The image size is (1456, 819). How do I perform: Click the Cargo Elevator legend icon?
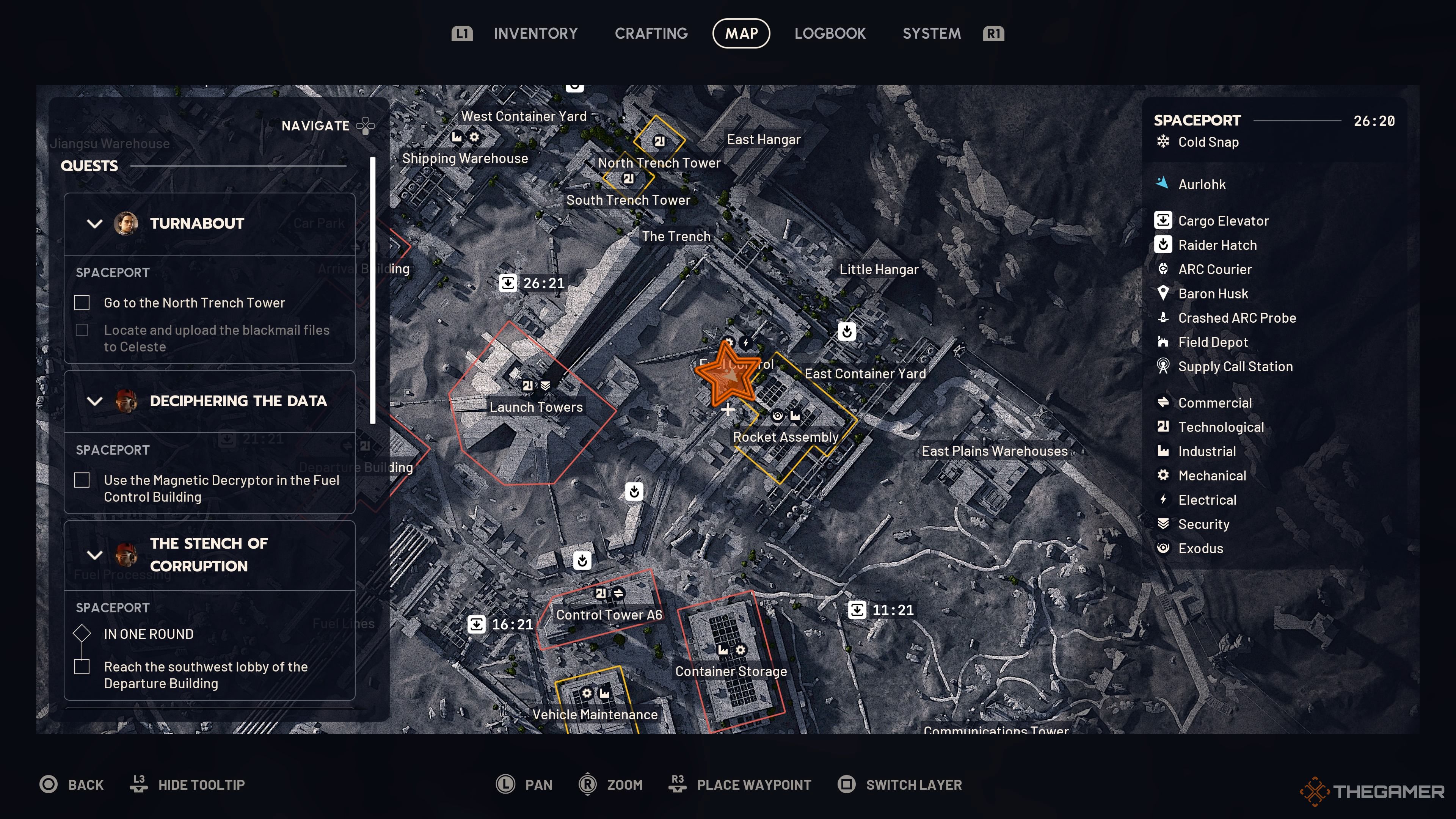(1163, 220)
